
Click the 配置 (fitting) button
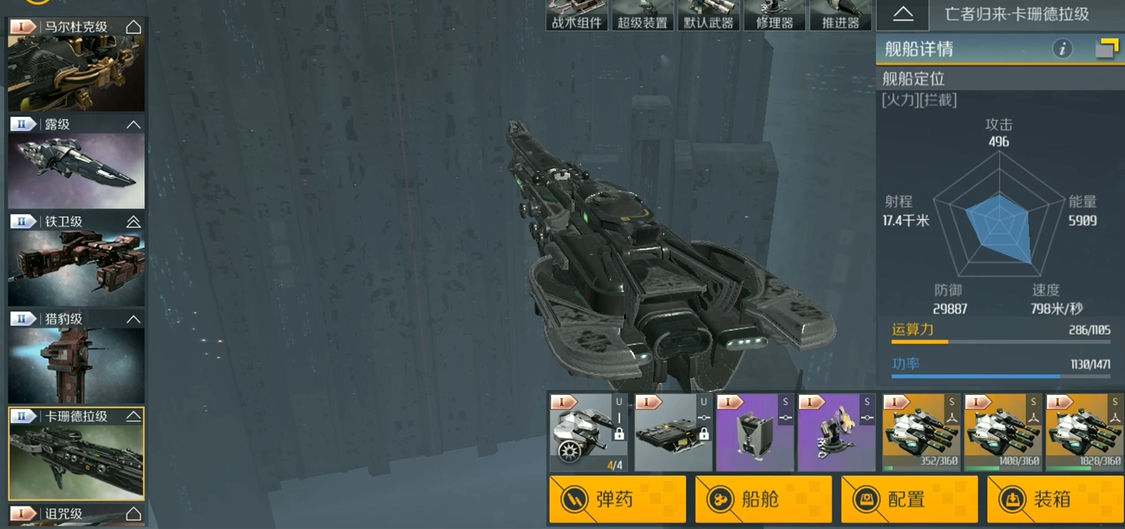pyautogui.click(x=909, y=499)
